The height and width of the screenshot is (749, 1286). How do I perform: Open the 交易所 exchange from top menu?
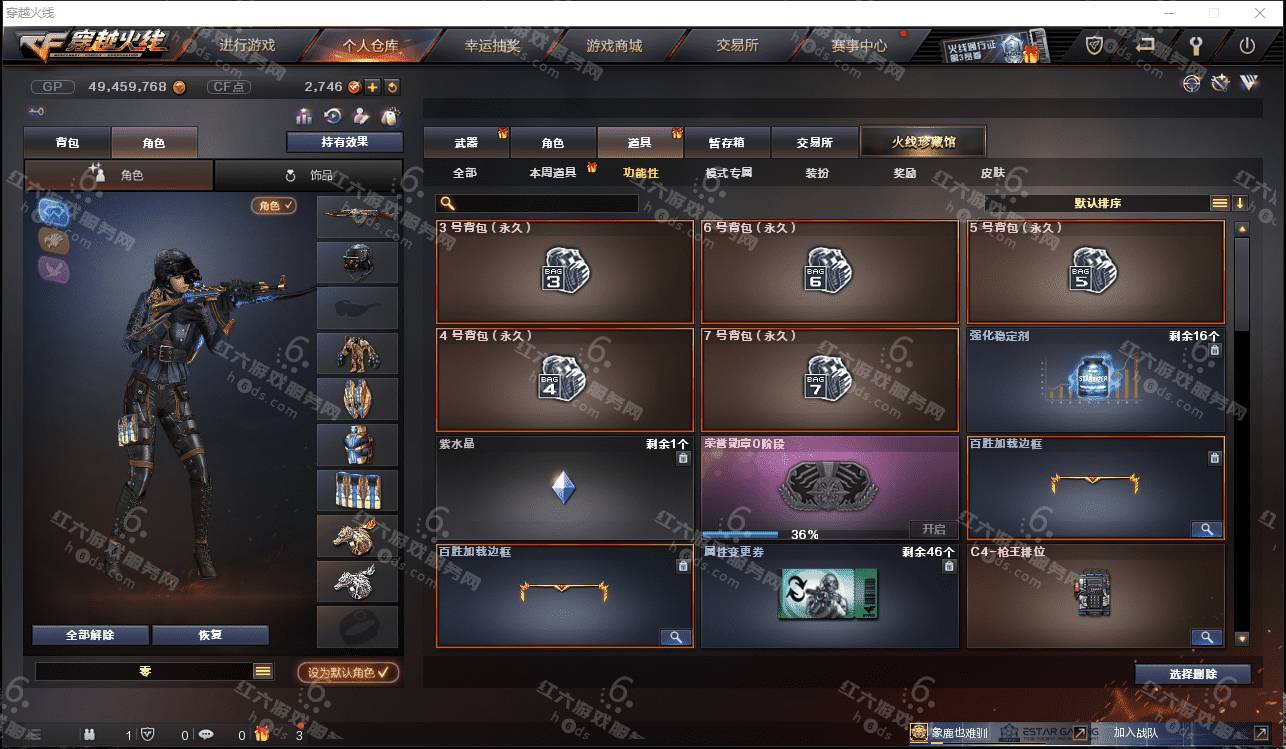click(737, 46)
